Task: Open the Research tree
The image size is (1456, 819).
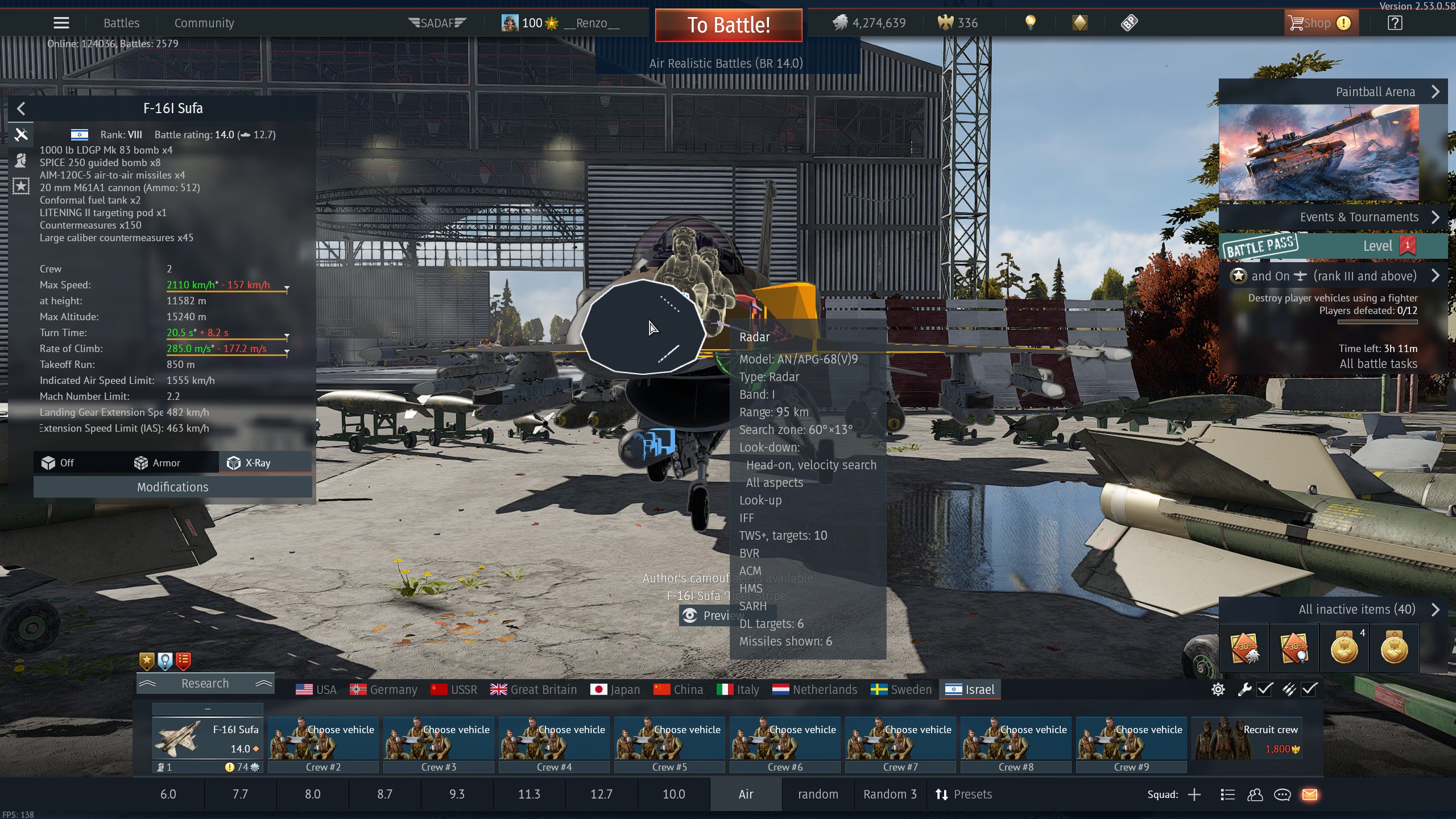Action: [x=205, y=684]
